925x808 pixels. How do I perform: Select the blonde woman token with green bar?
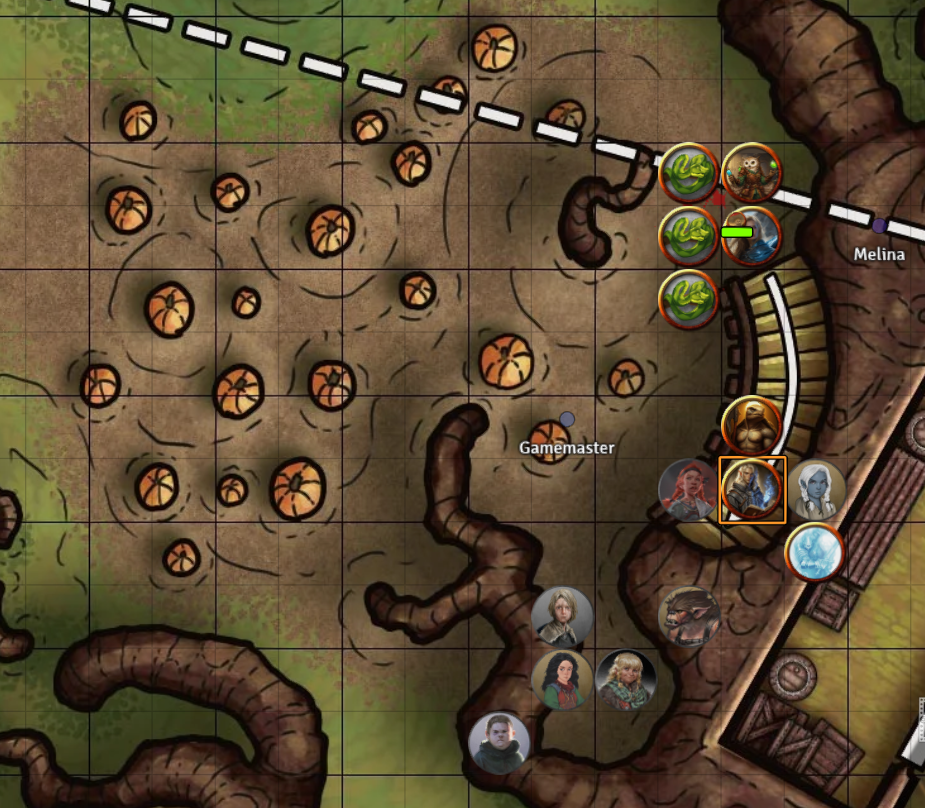tap(751, 236)
